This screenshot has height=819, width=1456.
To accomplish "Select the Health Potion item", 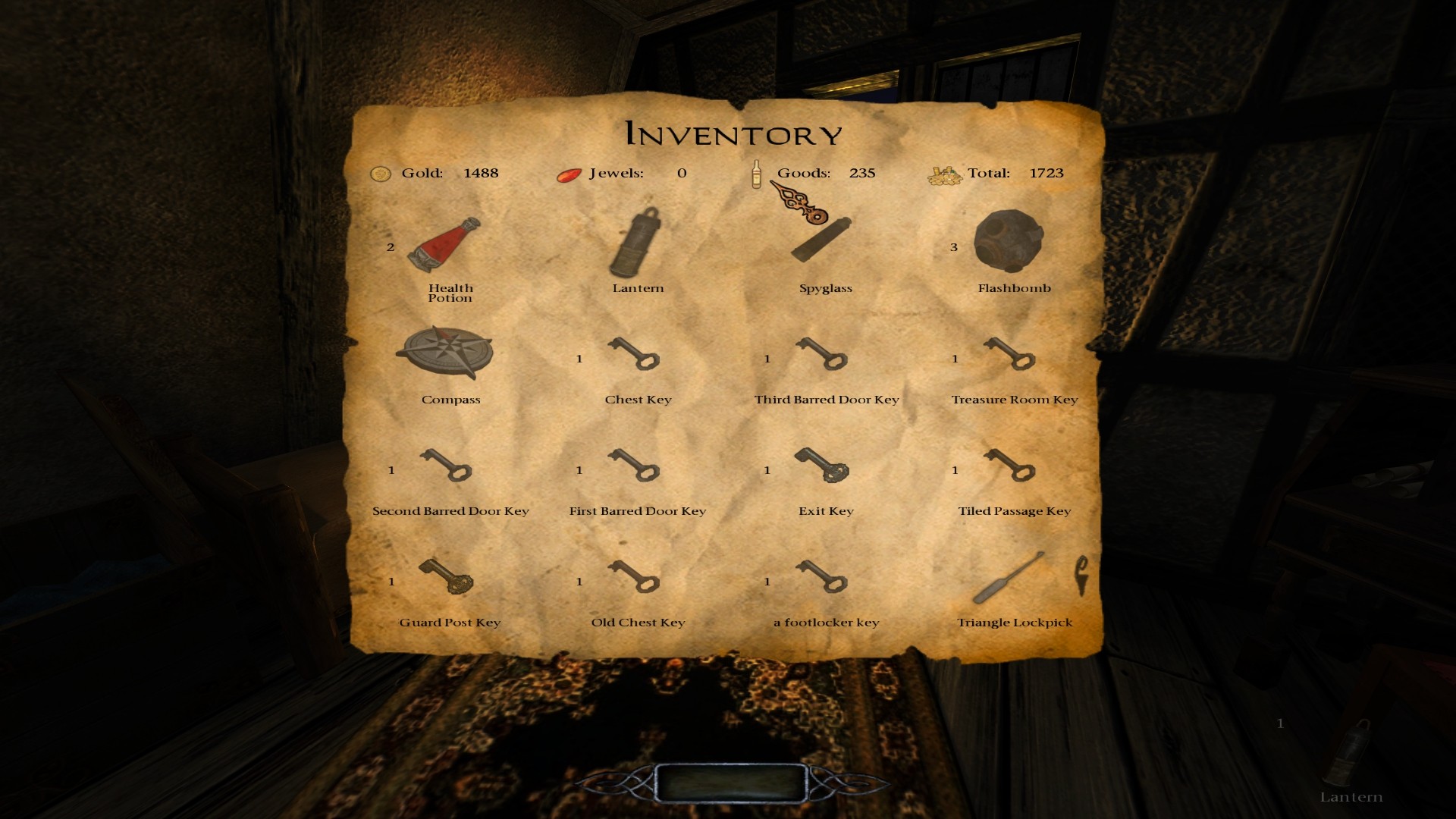I will (x=444, y=246).
